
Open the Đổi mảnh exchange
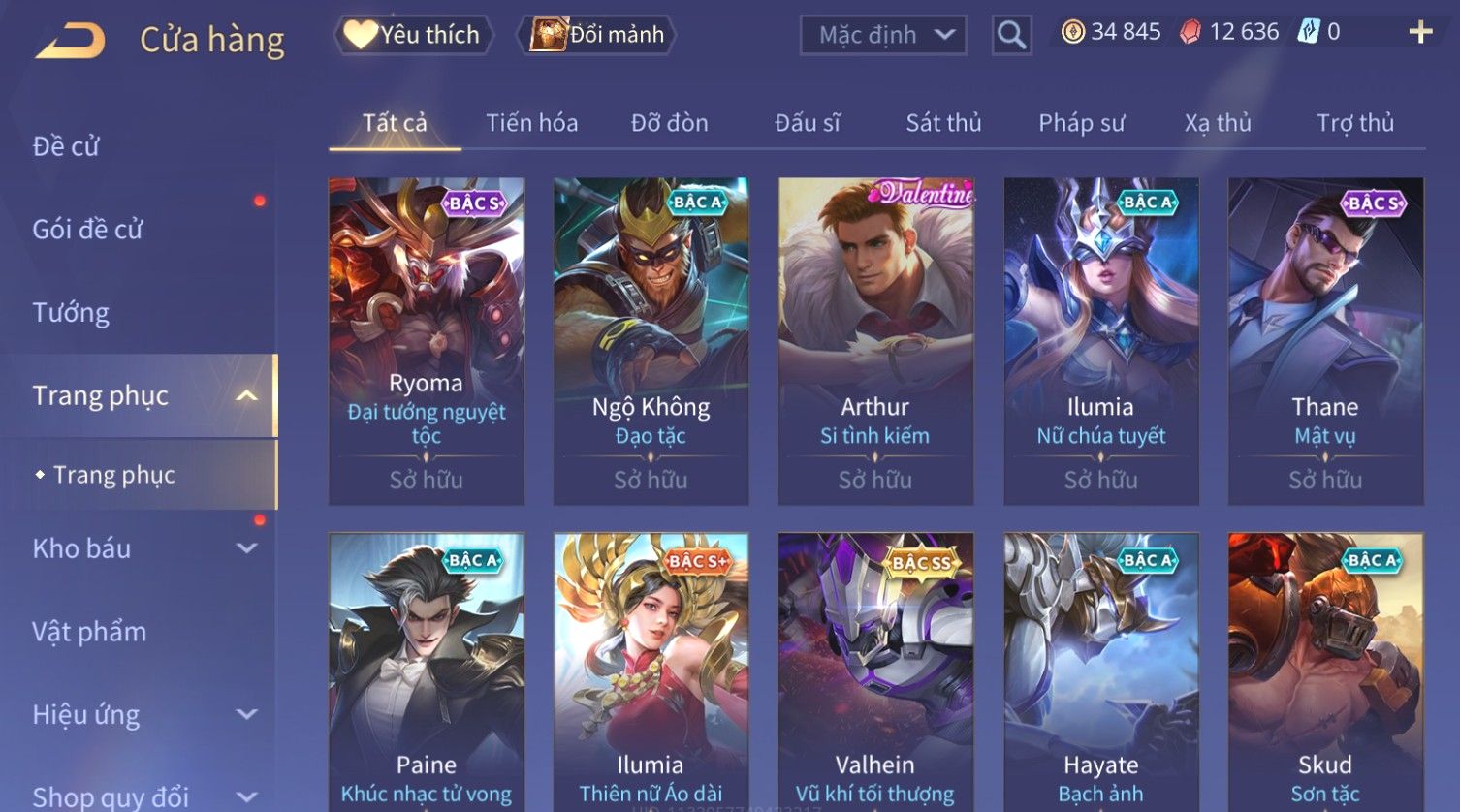point(597,35)
